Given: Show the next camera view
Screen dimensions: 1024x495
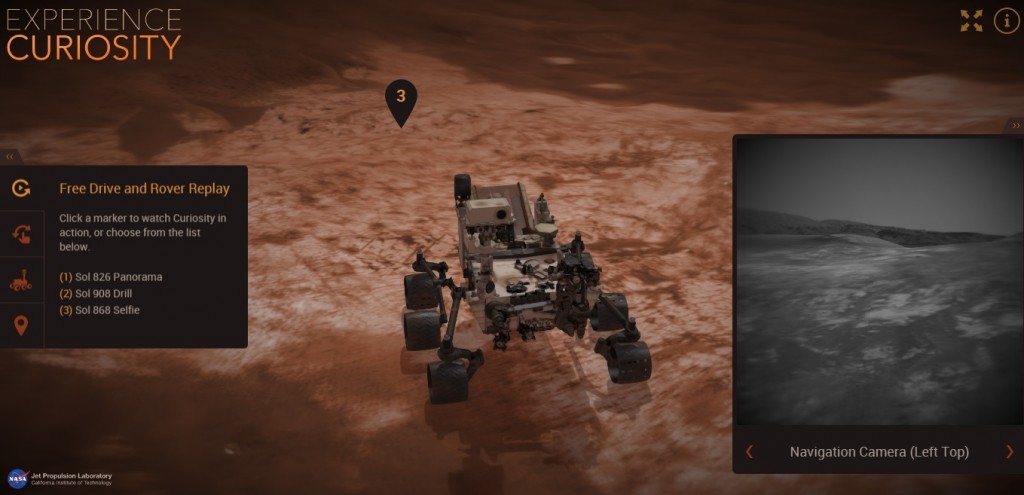Looking at the screenshot, I should [1009, 452].
